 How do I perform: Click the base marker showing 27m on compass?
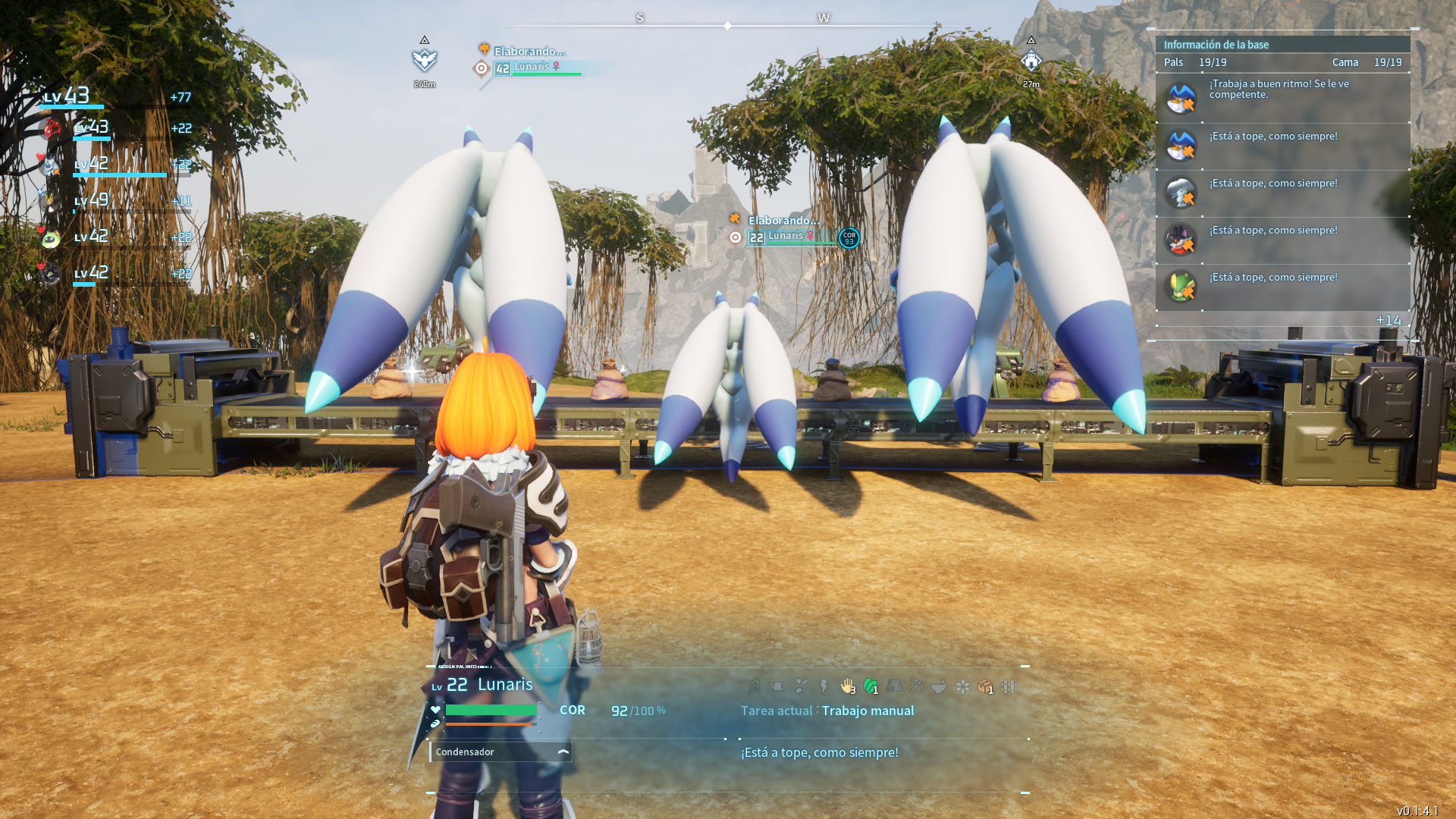(x=1031, y=61)
